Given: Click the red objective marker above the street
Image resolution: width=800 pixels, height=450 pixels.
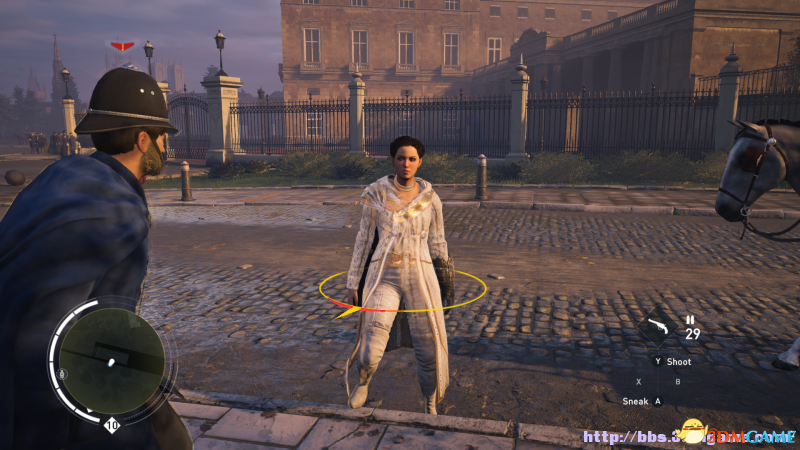Looking at the screenshot, I should tap(122, 46).
